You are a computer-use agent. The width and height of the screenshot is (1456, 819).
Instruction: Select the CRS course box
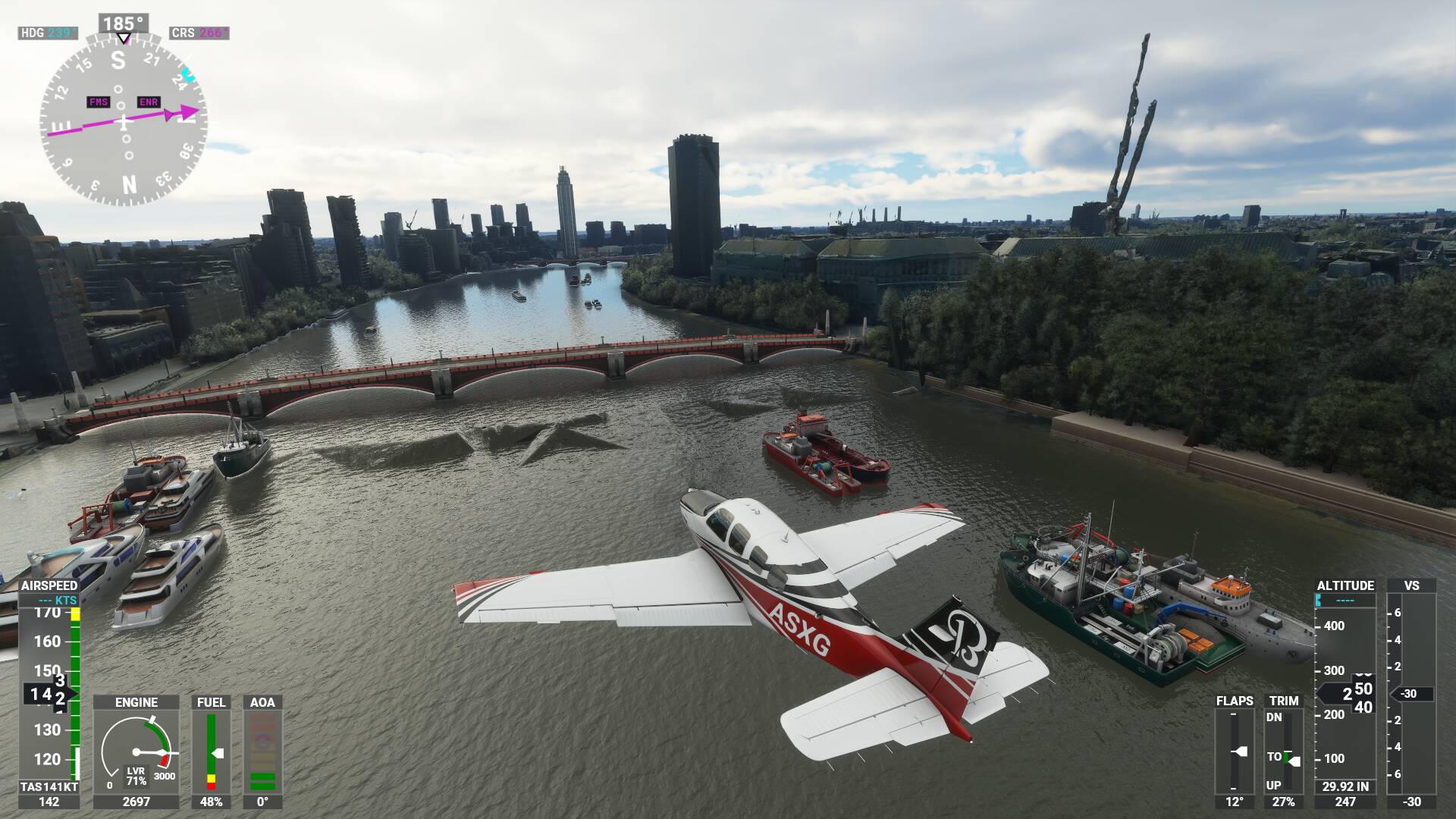[x=199, y=33]
